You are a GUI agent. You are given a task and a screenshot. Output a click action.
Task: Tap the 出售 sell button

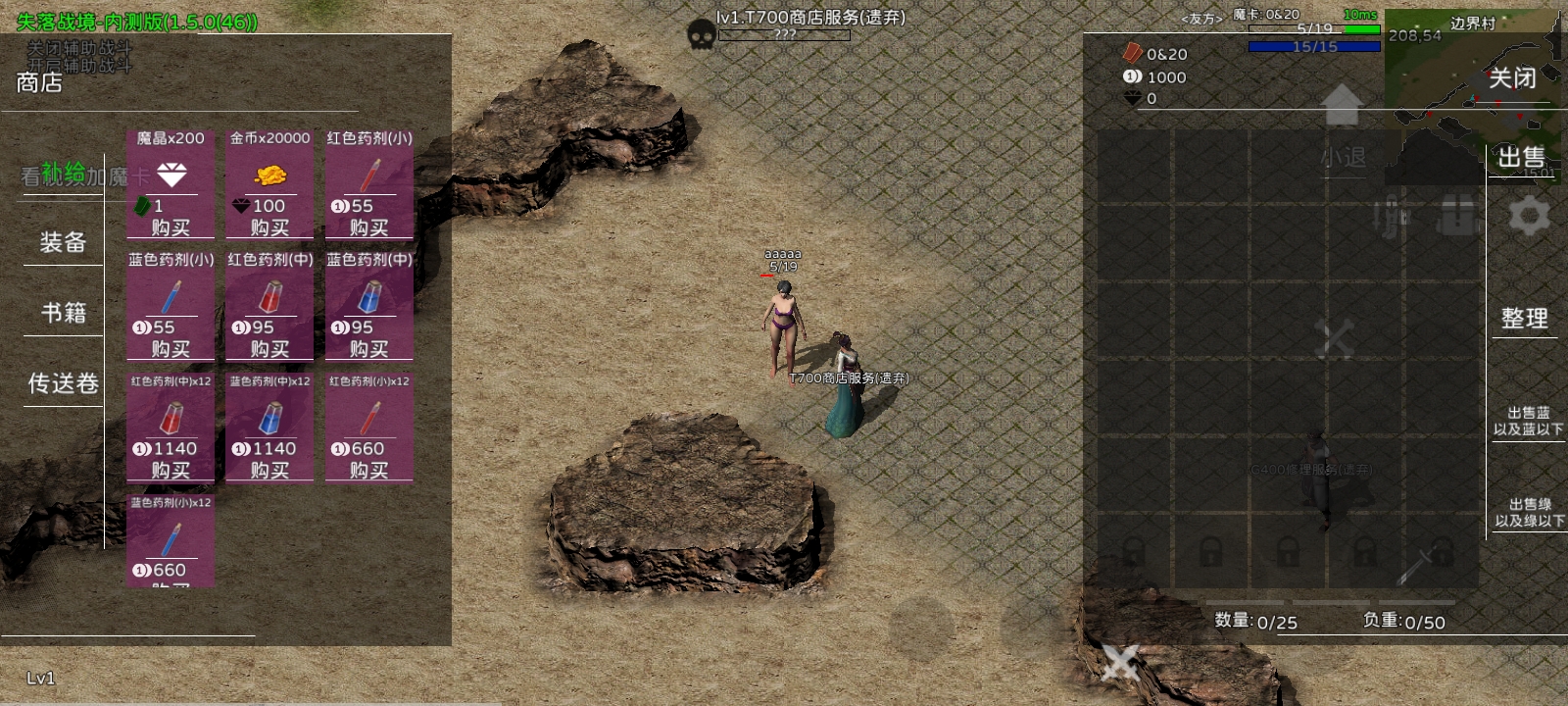[x=1521, y=157]
